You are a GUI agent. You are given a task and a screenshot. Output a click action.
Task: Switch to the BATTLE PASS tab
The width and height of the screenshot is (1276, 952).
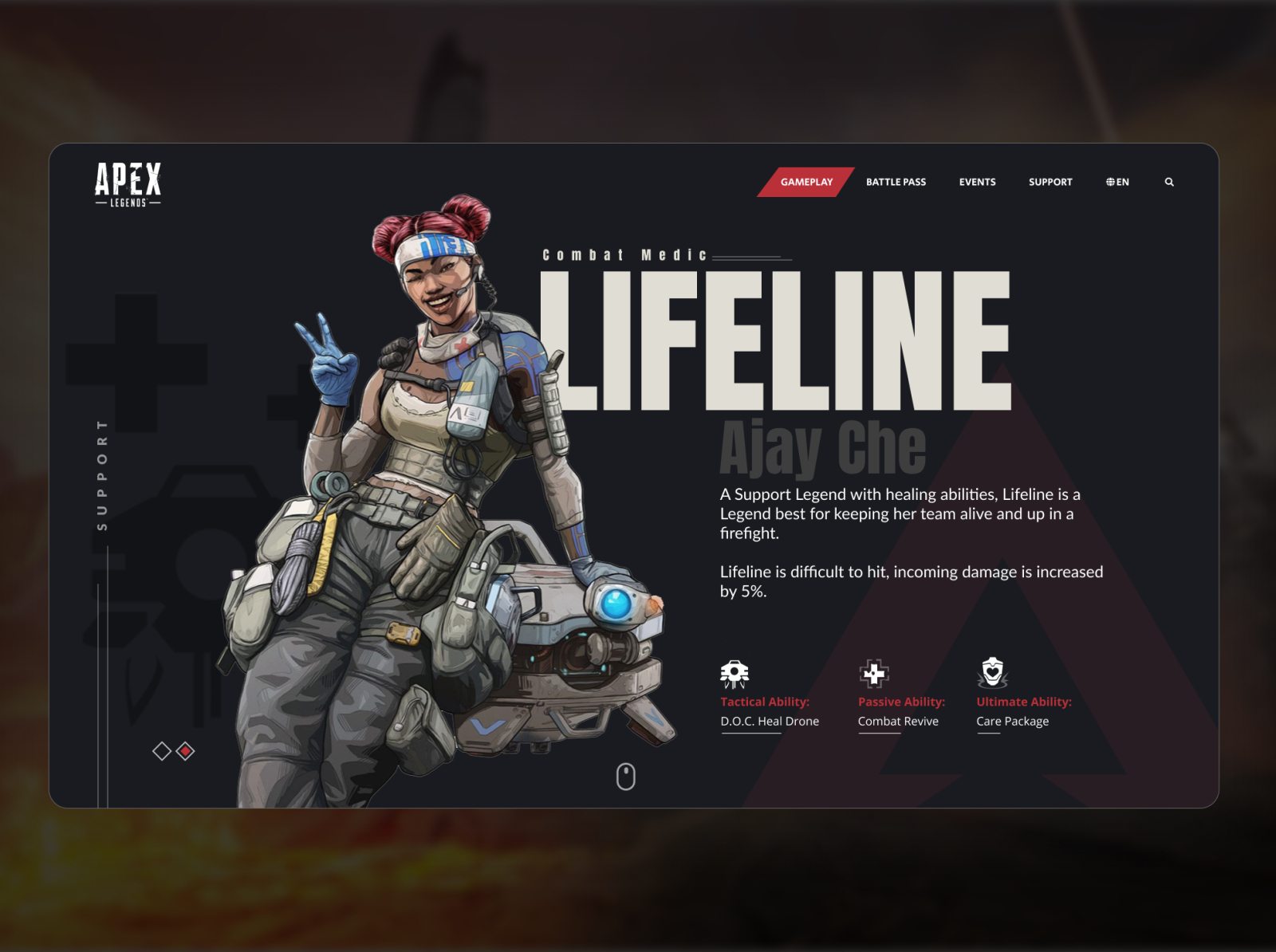[895, 182]
